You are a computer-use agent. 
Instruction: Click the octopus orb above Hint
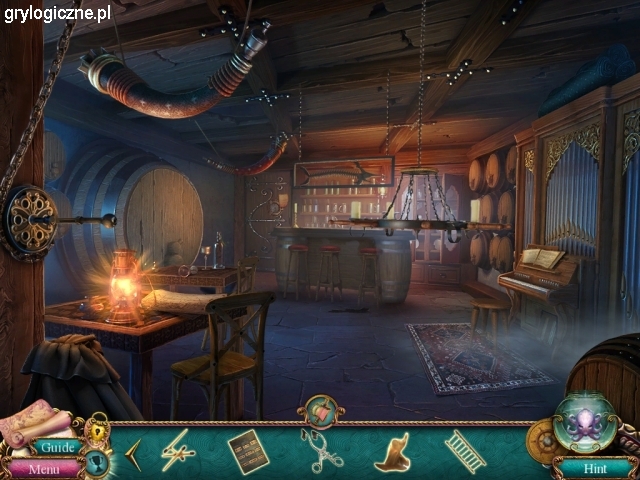(x=584, y=421)
